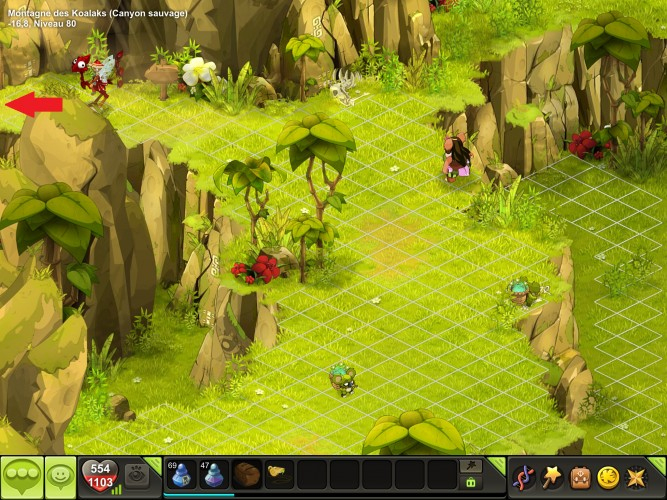Select the brown bread item slot
The image size is (667, 500).
(x=246, y=474)
